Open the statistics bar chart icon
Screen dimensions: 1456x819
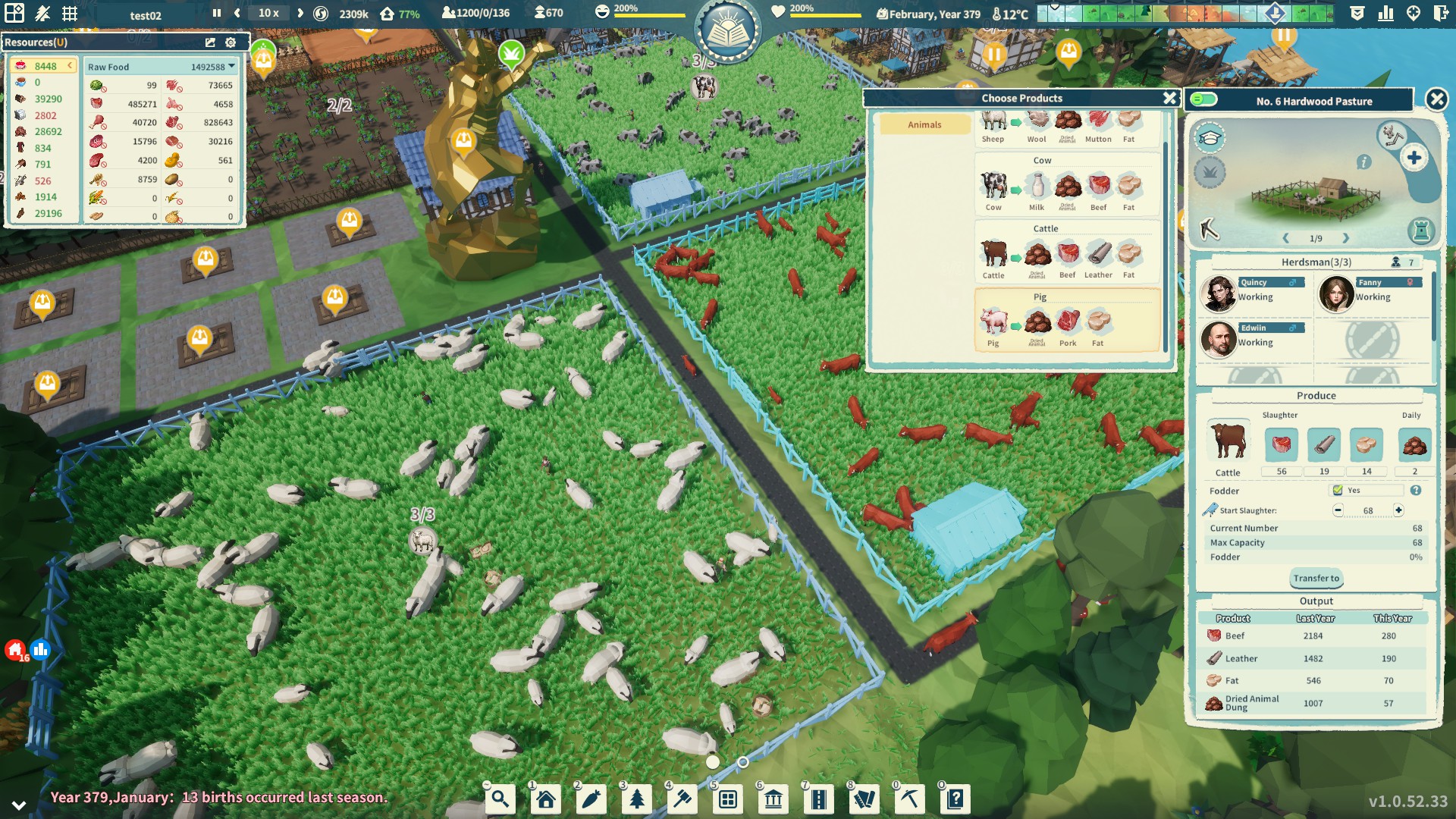point(1385,13)
